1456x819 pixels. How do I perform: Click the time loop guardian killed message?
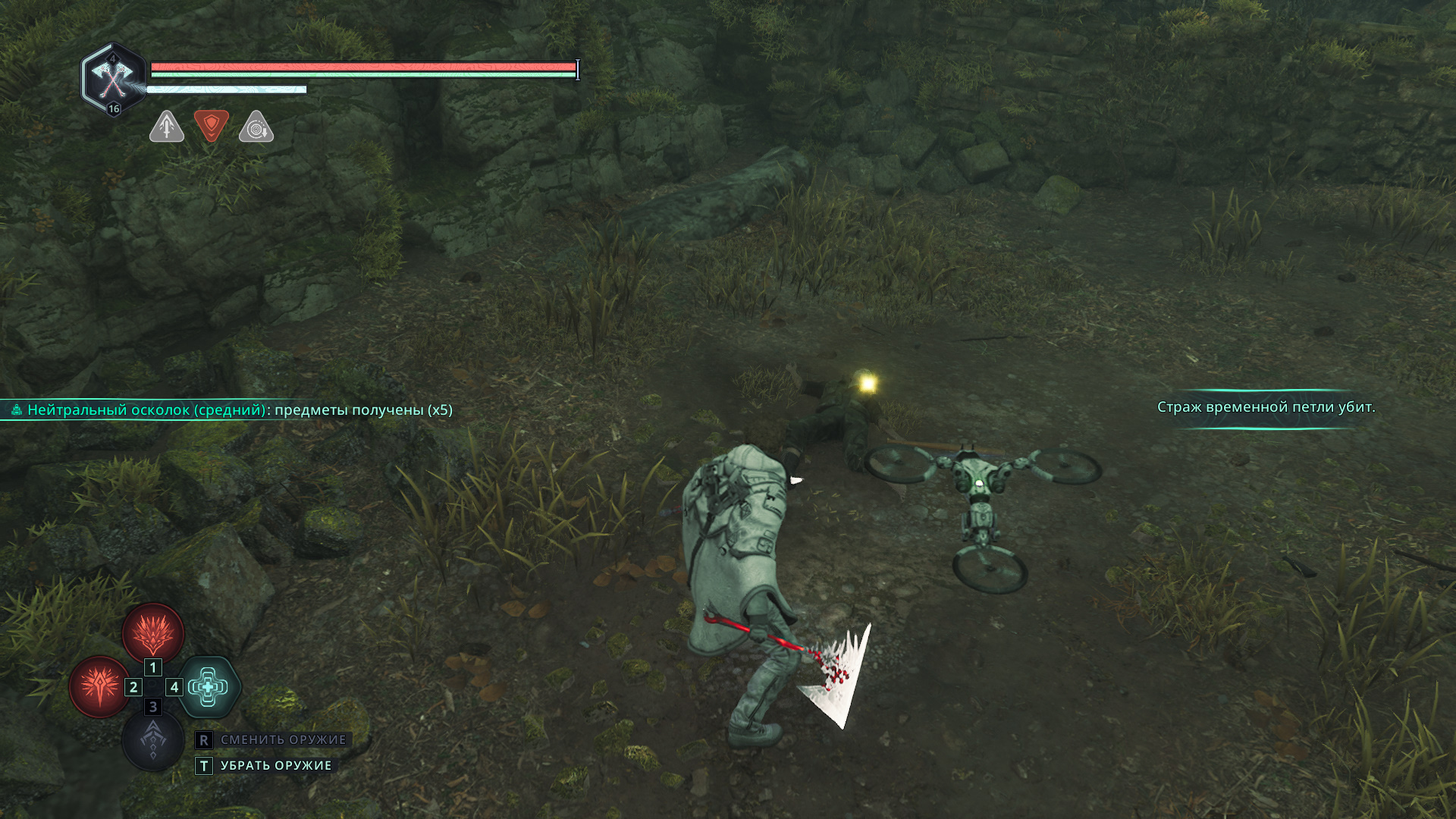(1266, 407)
